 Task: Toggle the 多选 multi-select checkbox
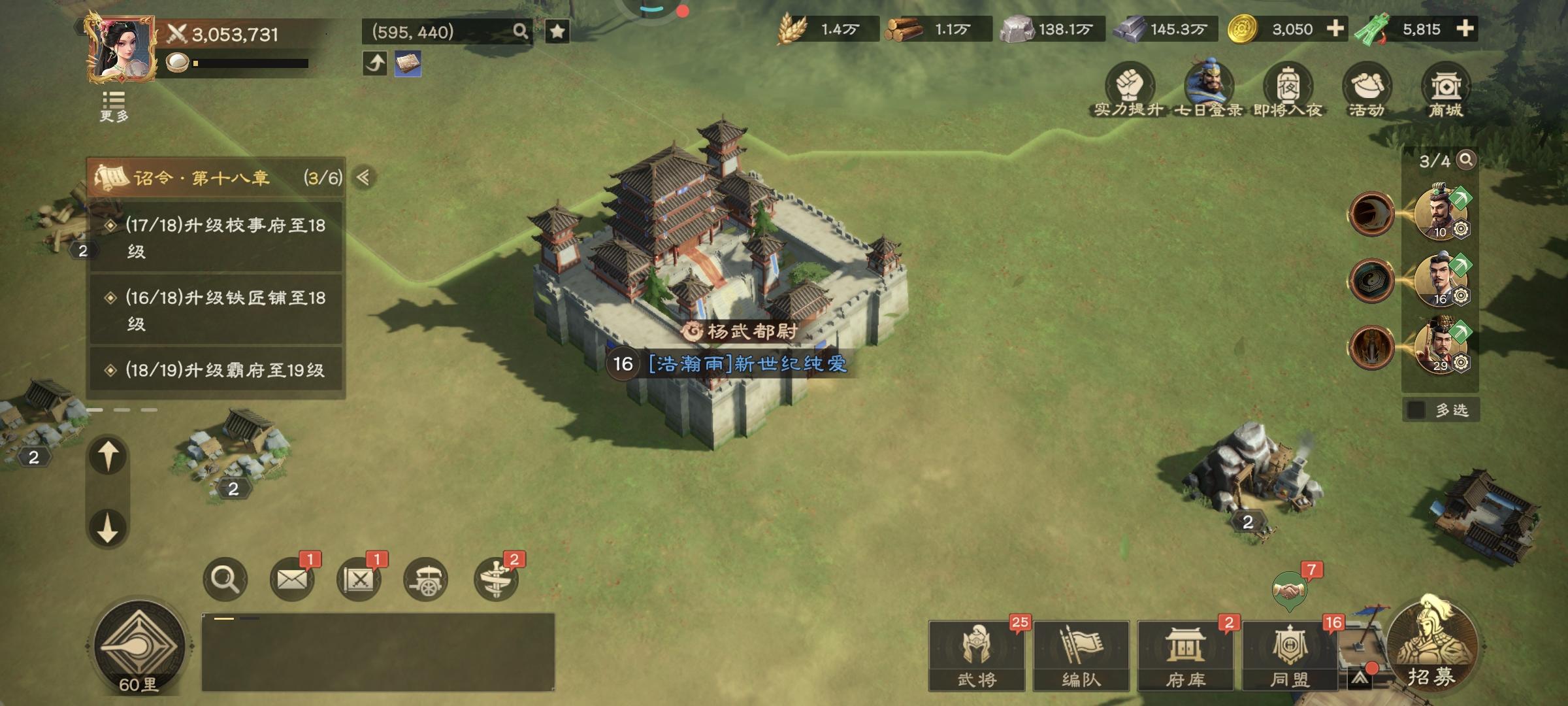[1416, 410]
